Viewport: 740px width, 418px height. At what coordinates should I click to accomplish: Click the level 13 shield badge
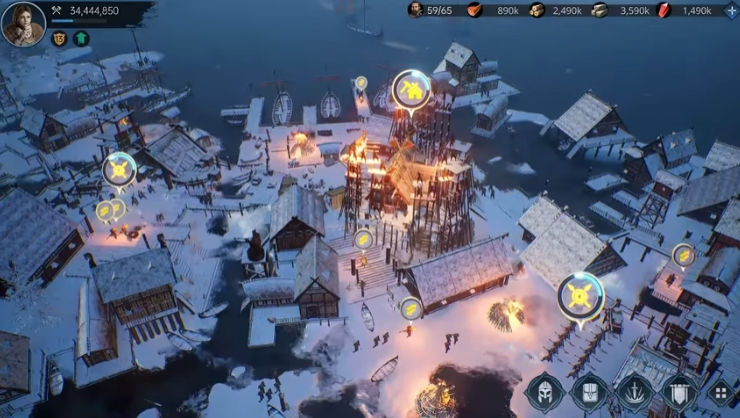[59, 39]
